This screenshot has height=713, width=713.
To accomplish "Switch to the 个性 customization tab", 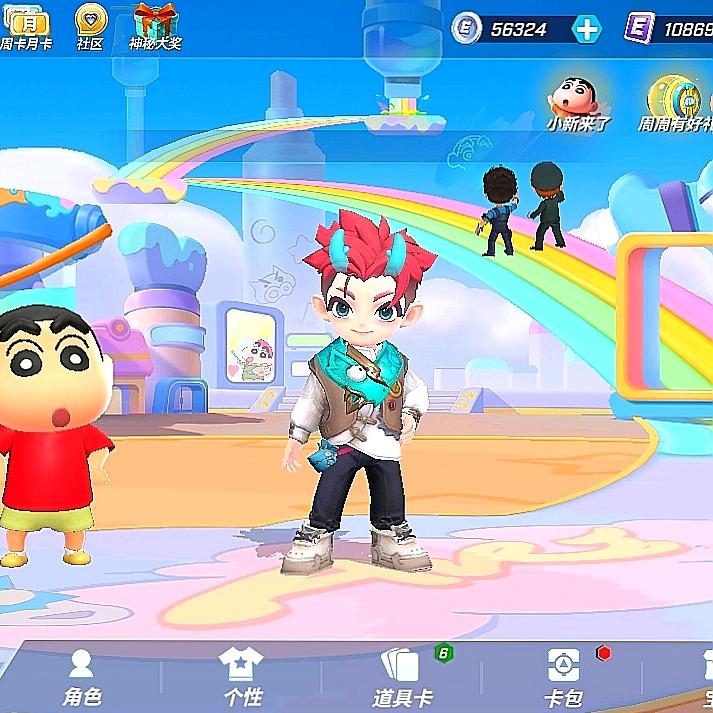I will coord(241,676).
